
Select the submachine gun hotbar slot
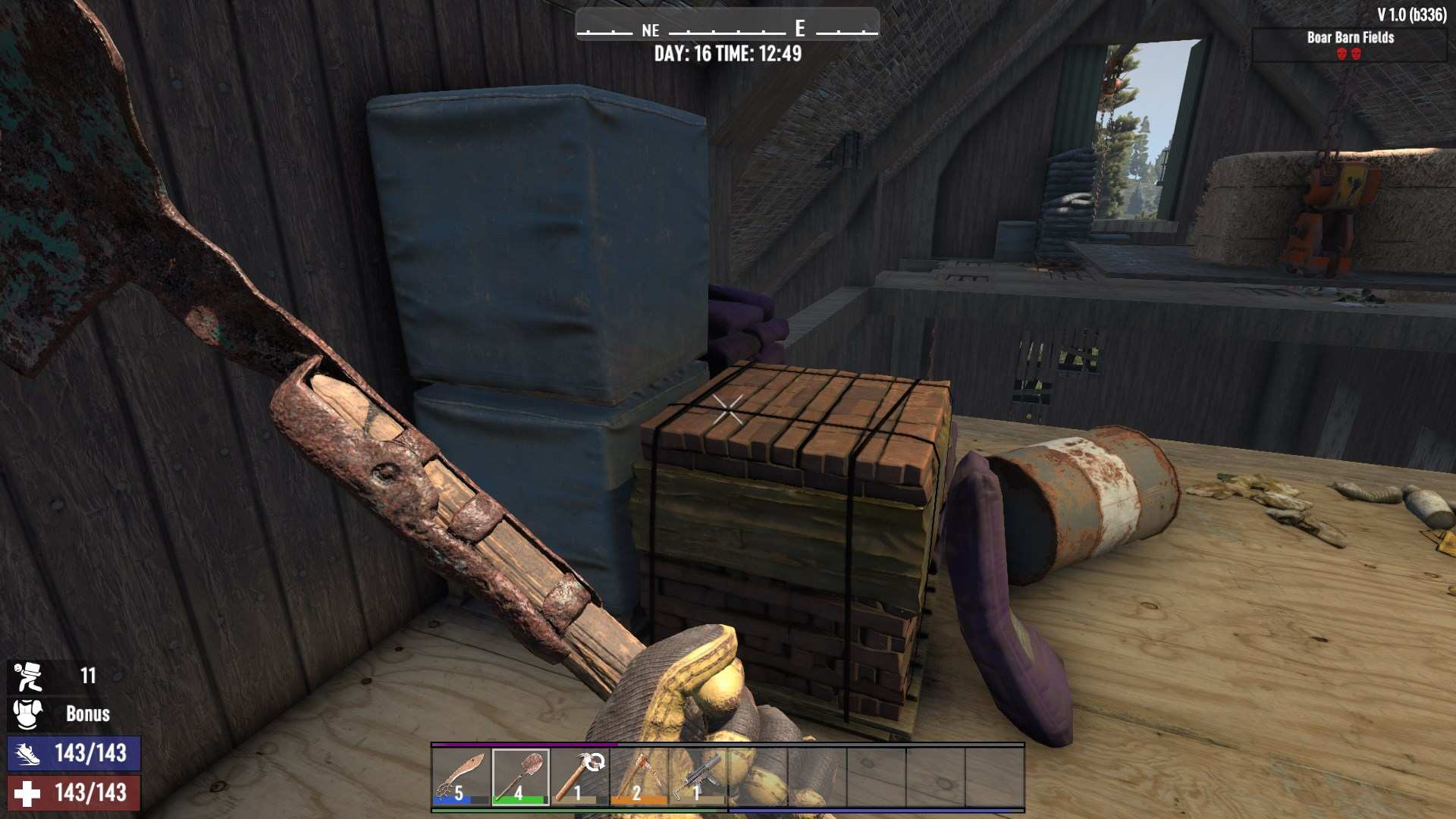point(698,777)
